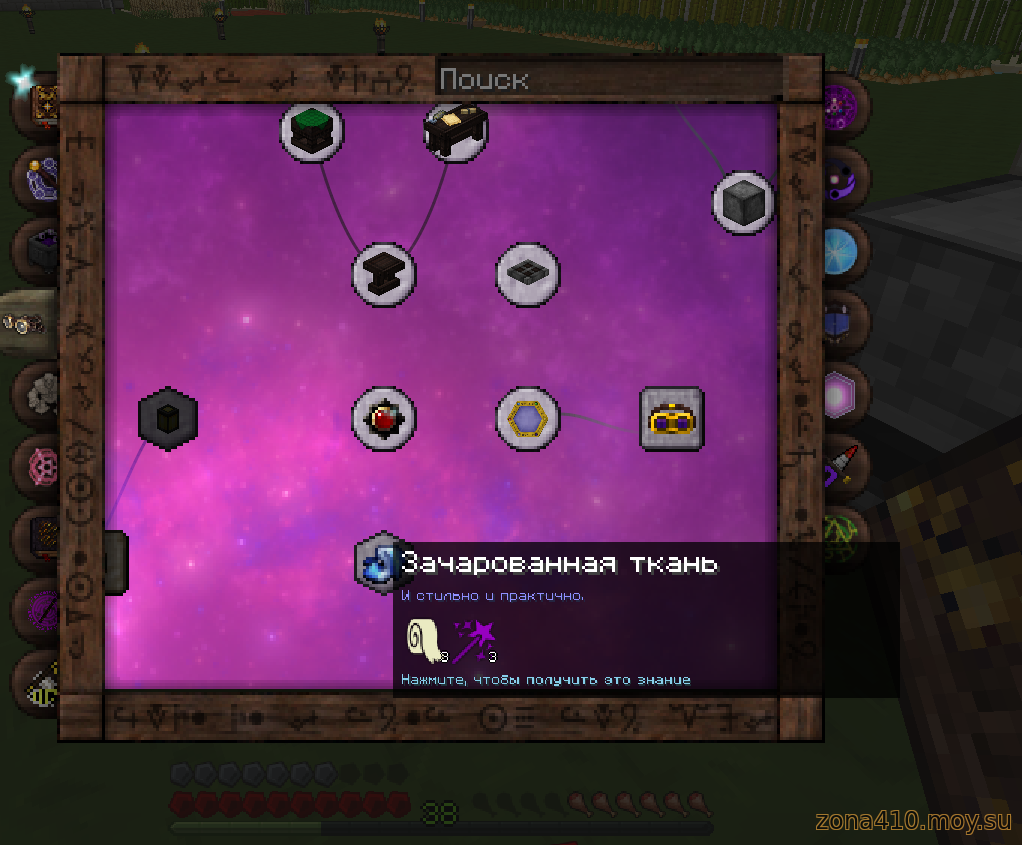Open the purple starry orb category tab

coord(838,104)
